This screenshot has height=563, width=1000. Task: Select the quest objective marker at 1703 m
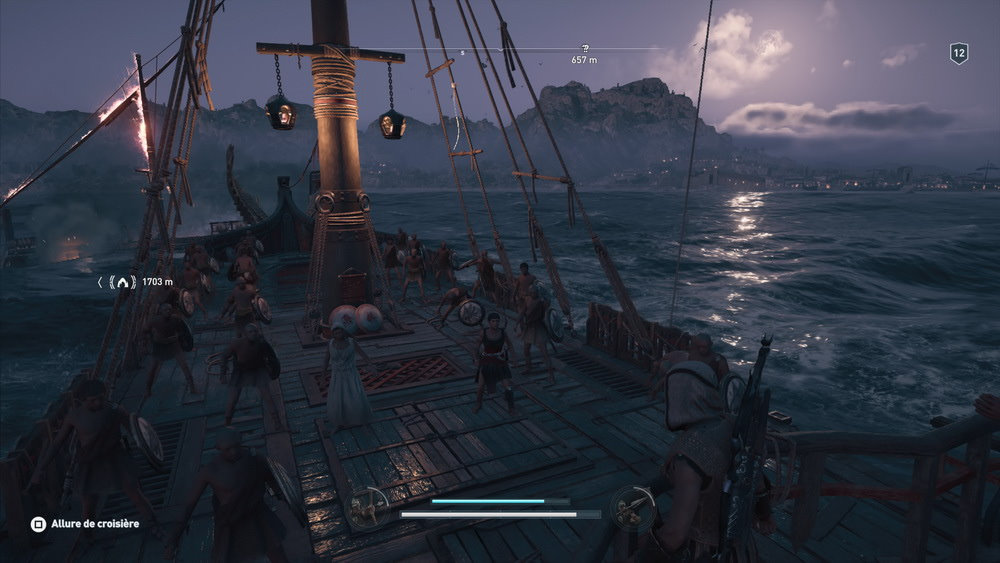[123, 283]
